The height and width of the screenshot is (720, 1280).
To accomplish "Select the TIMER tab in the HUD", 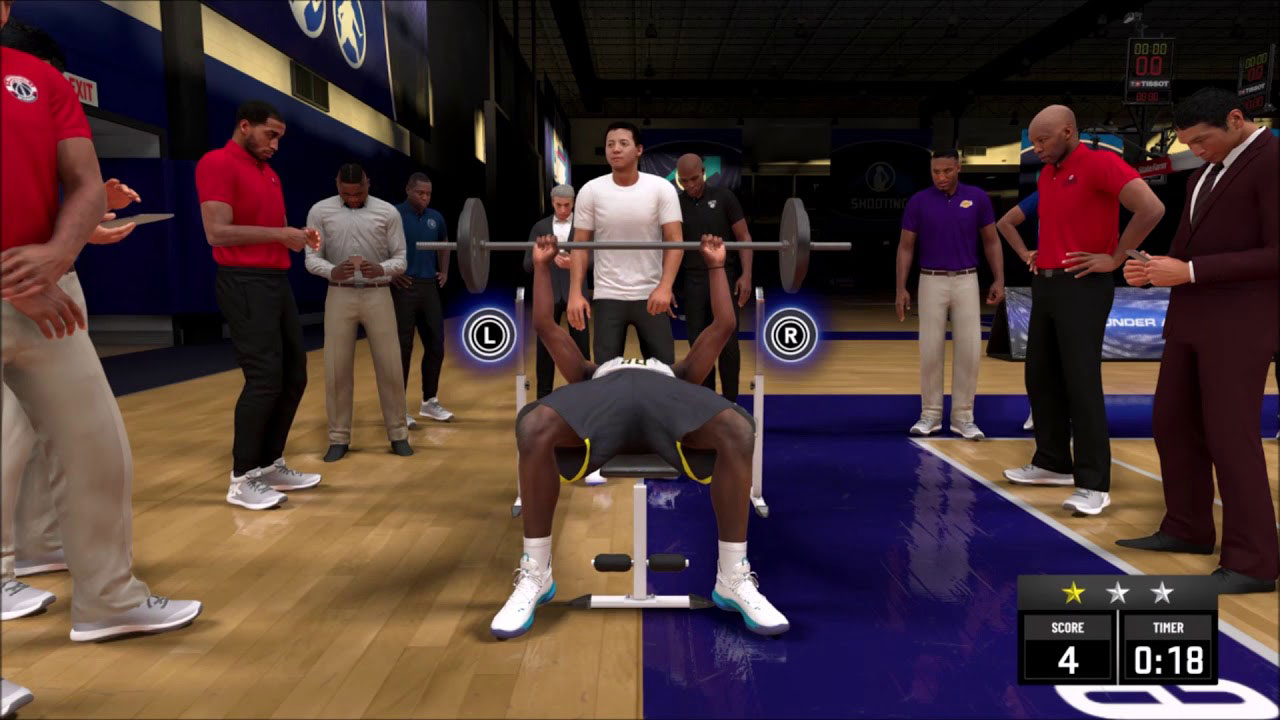I will [x=1166, y=628].
